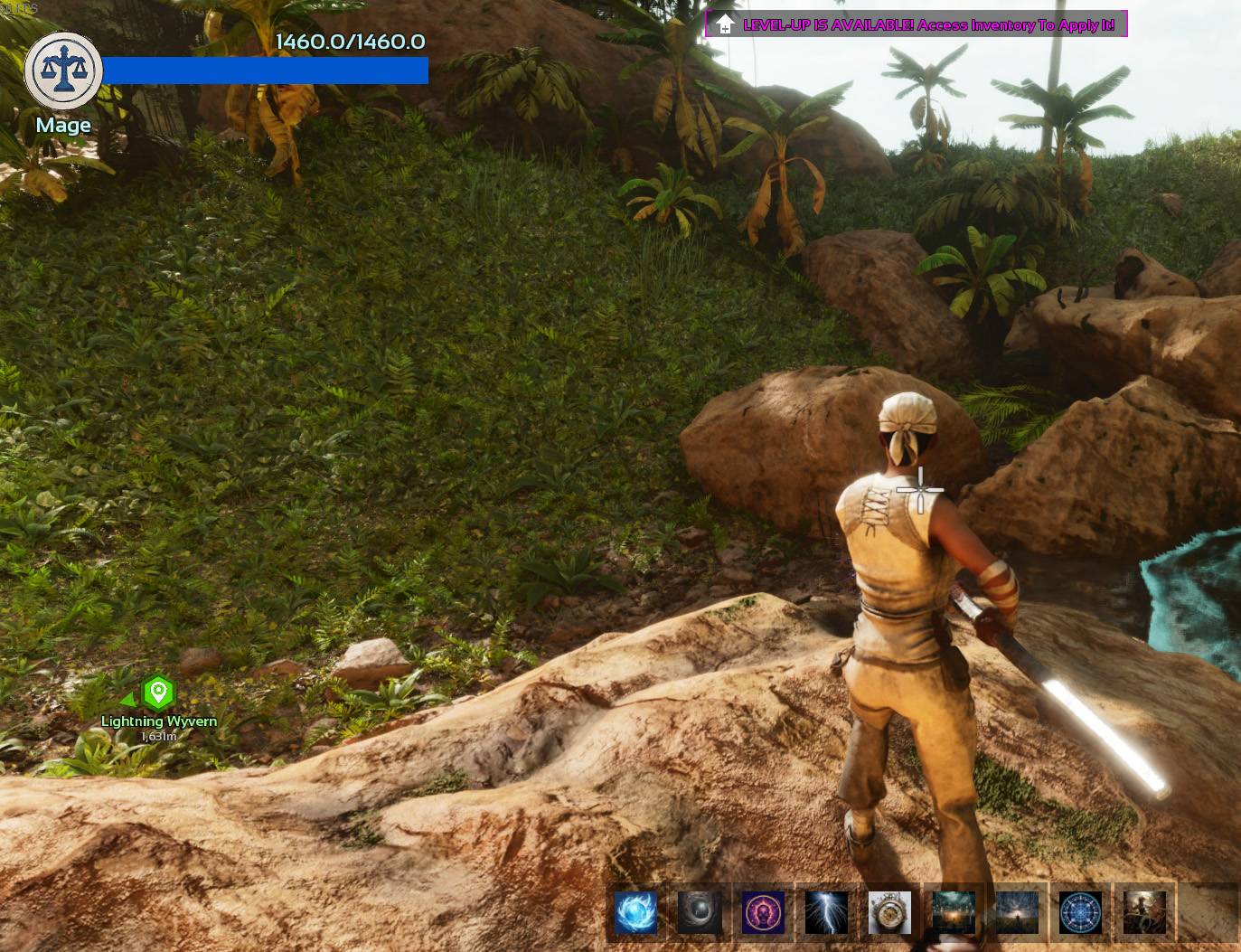The width and height of the screenshot is (1241, 952).
Task: Open the level-up available notification
Action: (x=916, y=24)
